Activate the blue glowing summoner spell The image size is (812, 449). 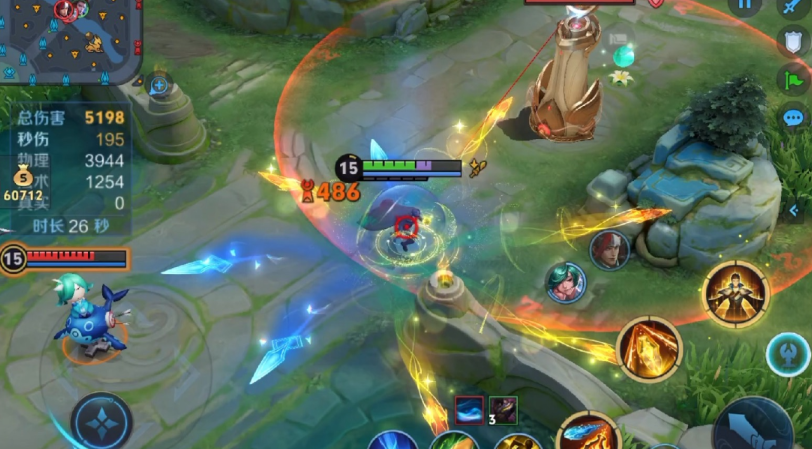[787, 354]
